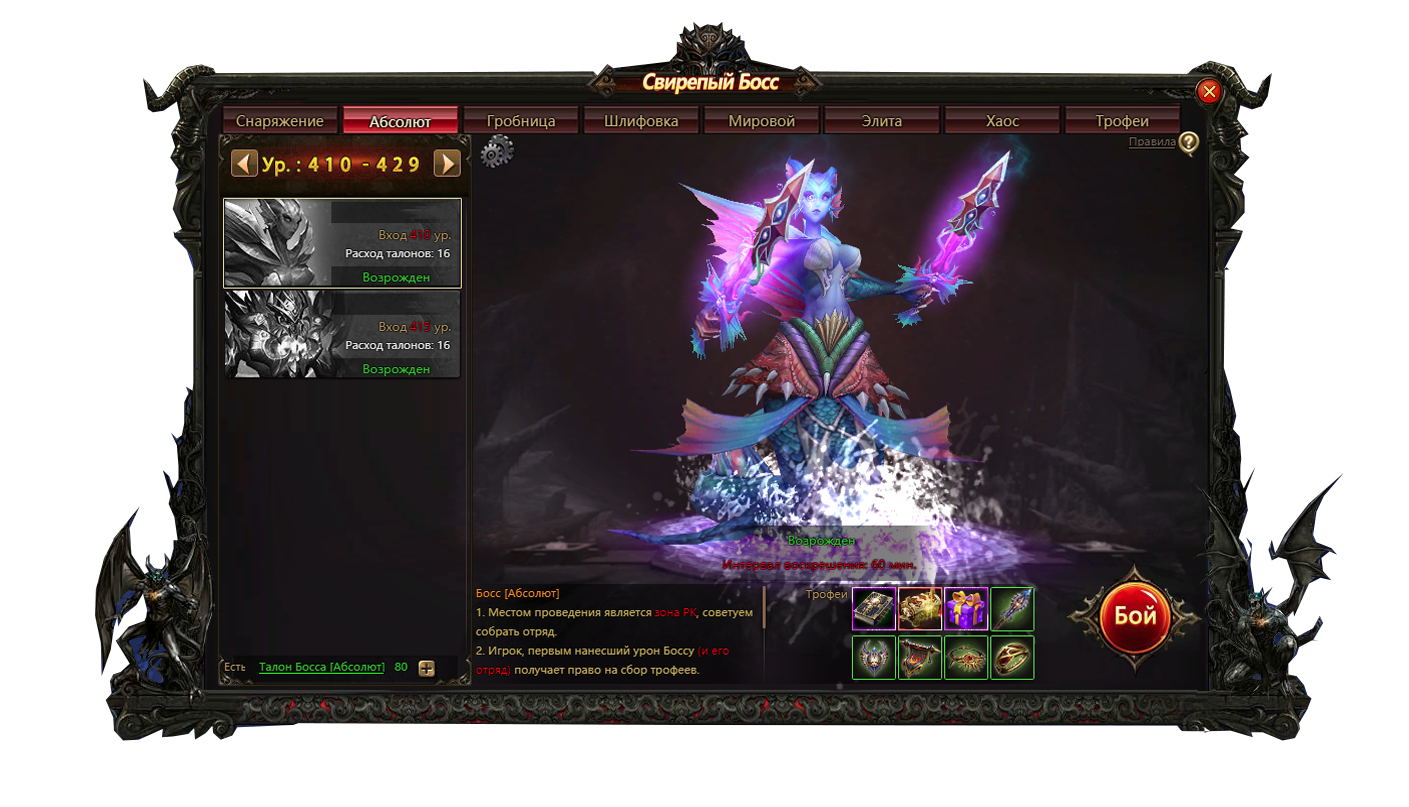Go to the Элита tab
Viewport: 1409px width, 807px height.
pos(882,121)
